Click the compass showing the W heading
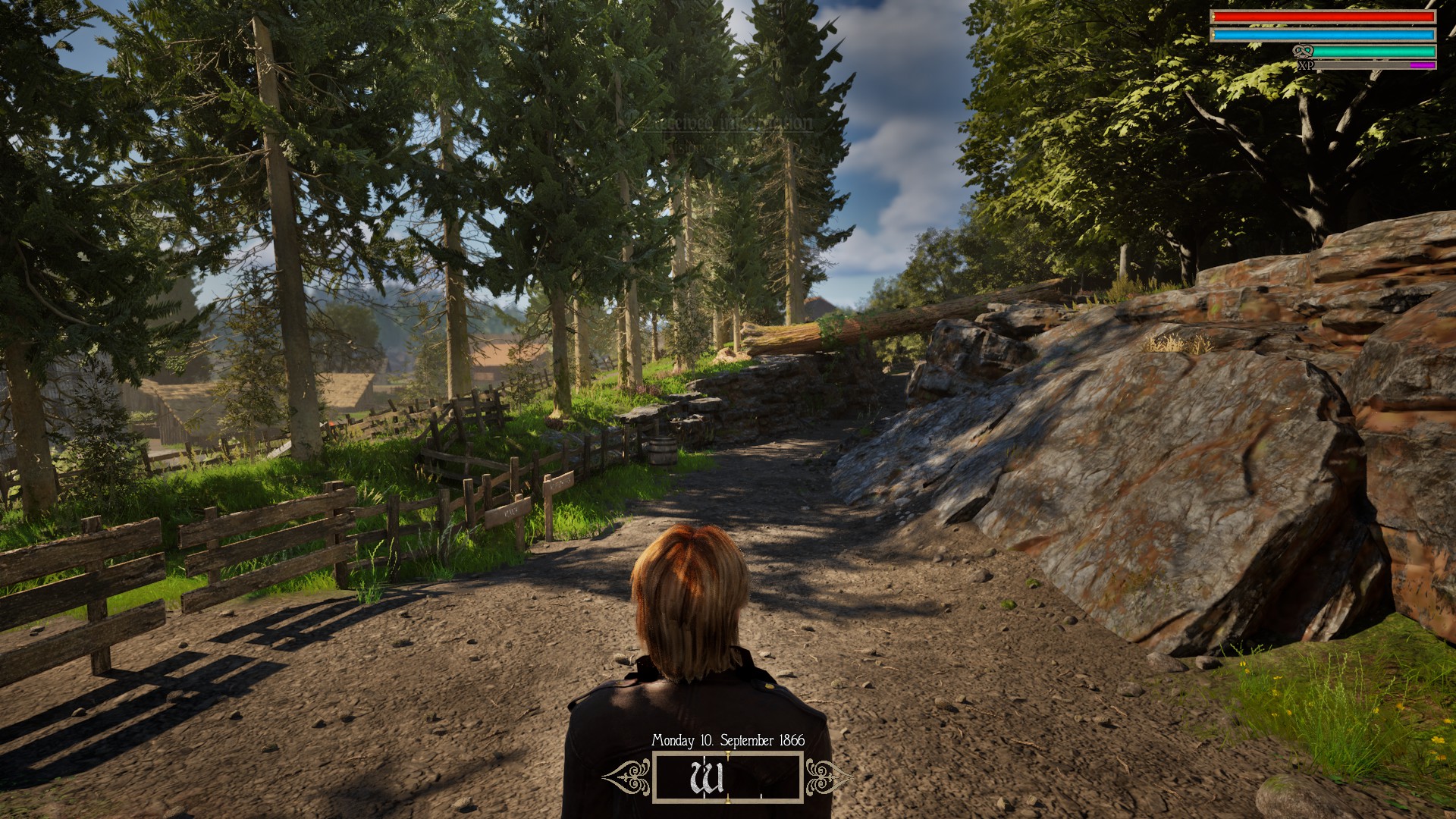This screenshot has width=1456, height=819. 727,777
